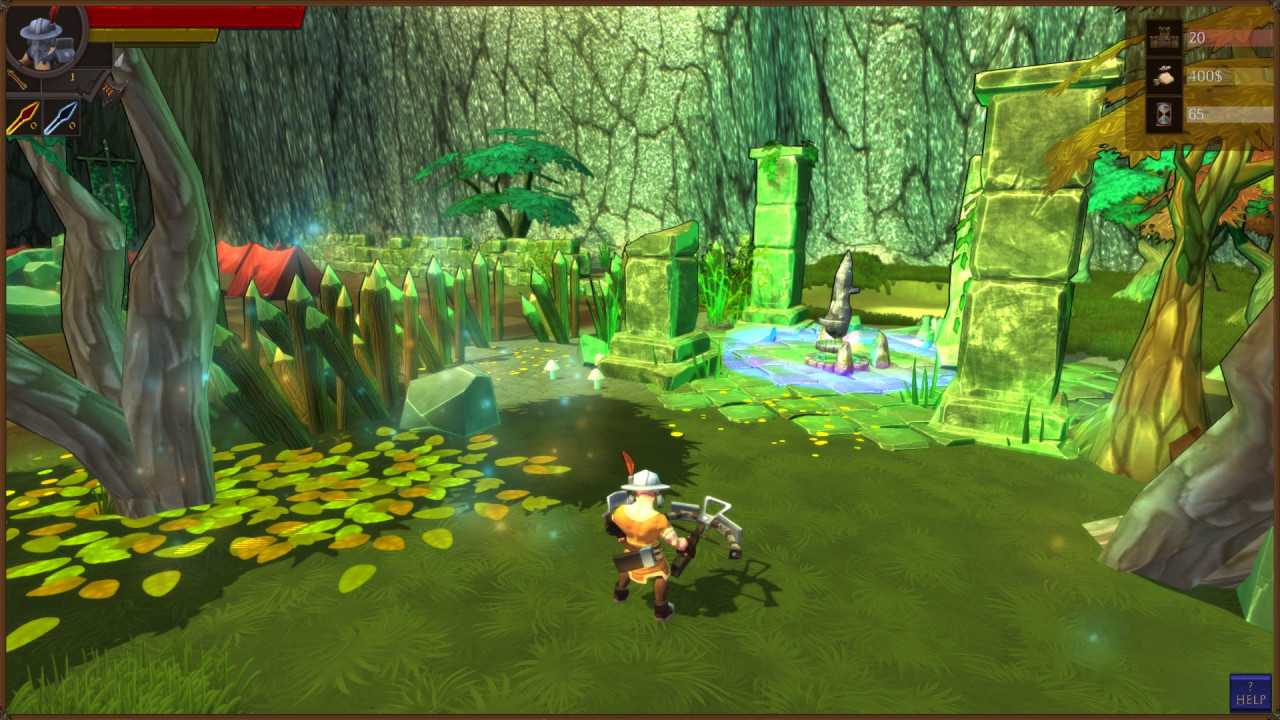Click the castle fortress icon
1280x720 pixels.
tap(1164, 38)
